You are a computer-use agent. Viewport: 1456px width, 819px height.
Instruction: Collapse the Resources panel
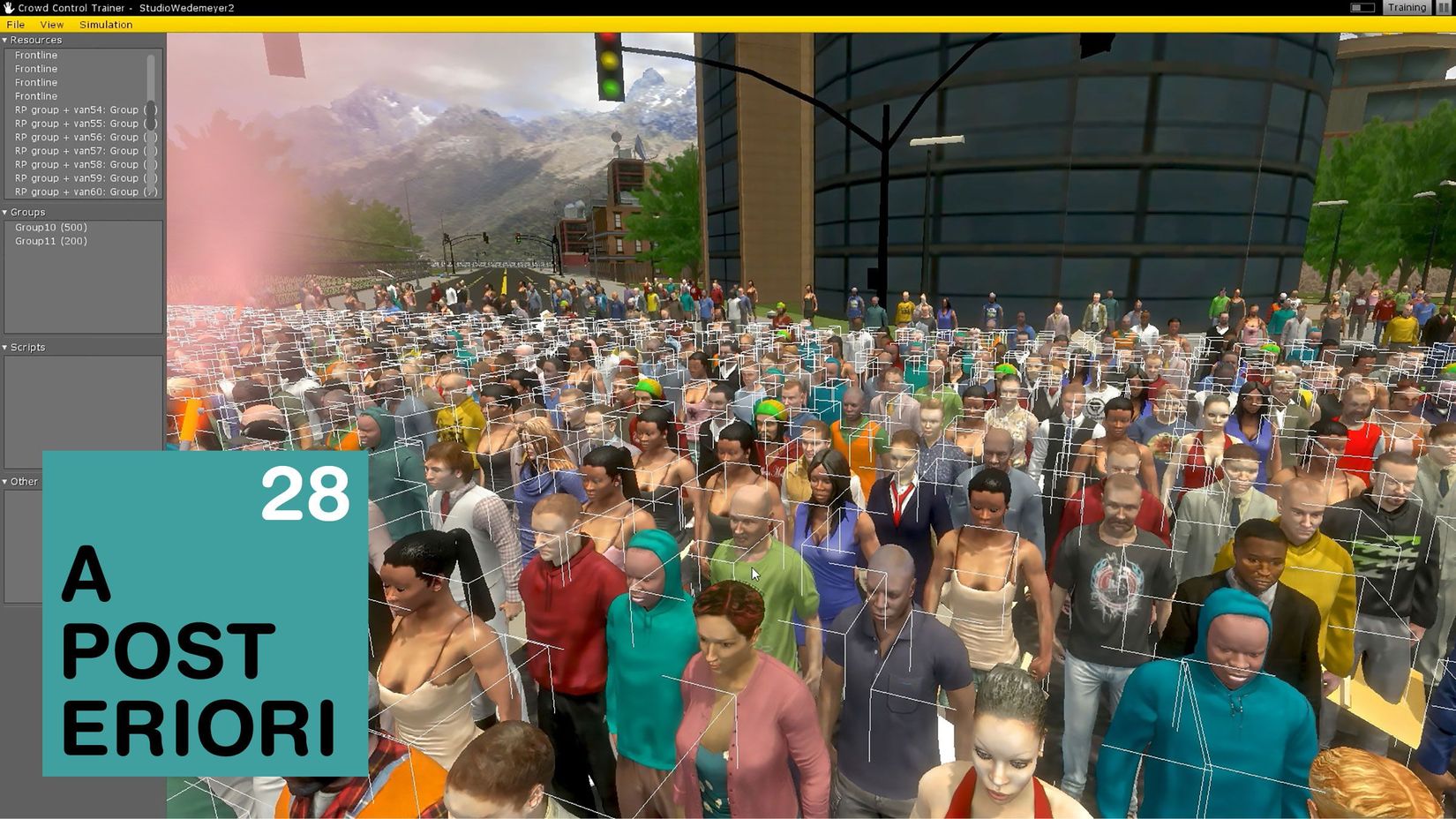[5, 40]
